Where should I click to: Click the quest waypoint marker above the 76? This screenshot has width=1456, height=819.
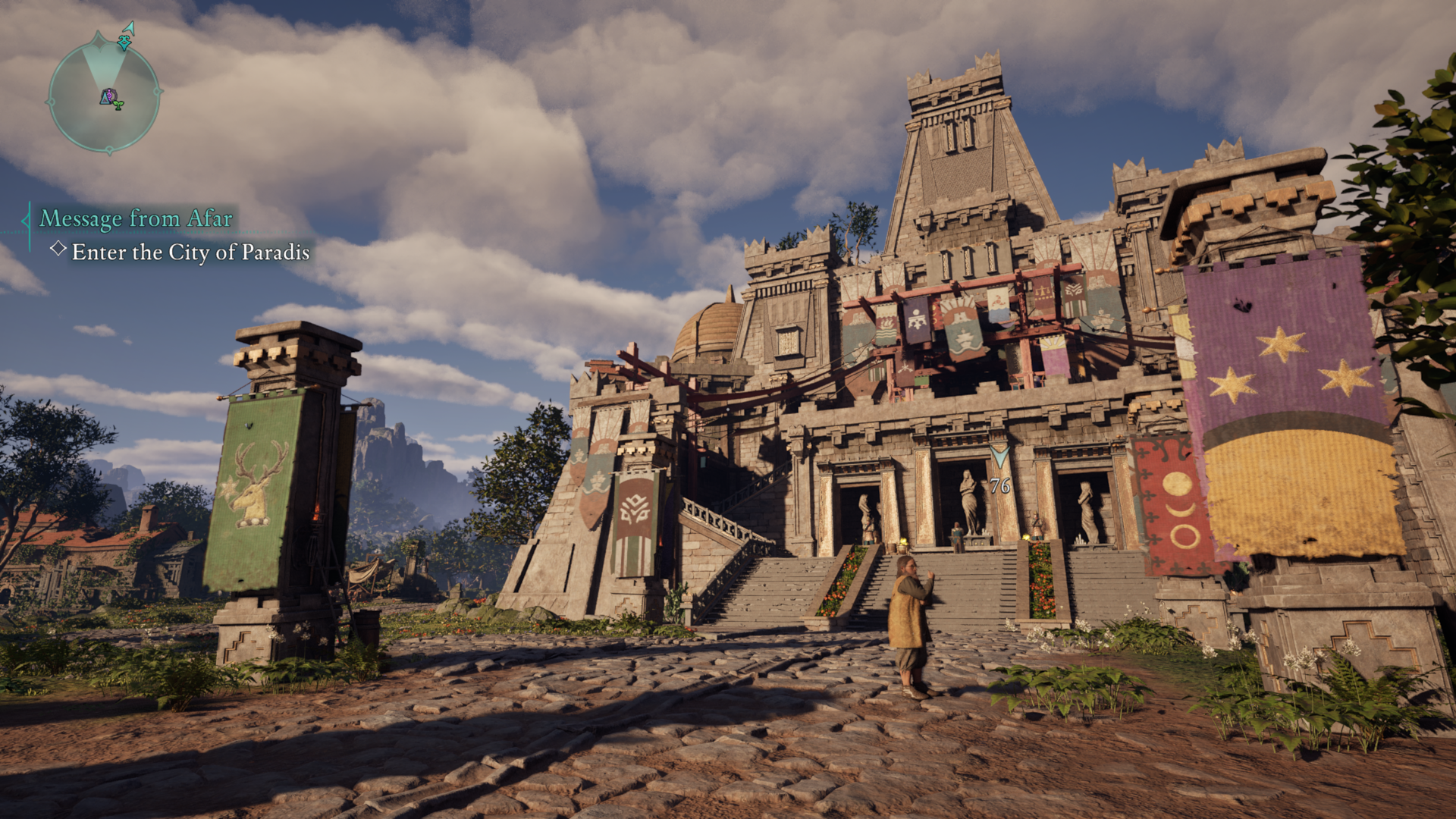pyautogui.click(x=999, y=457)
